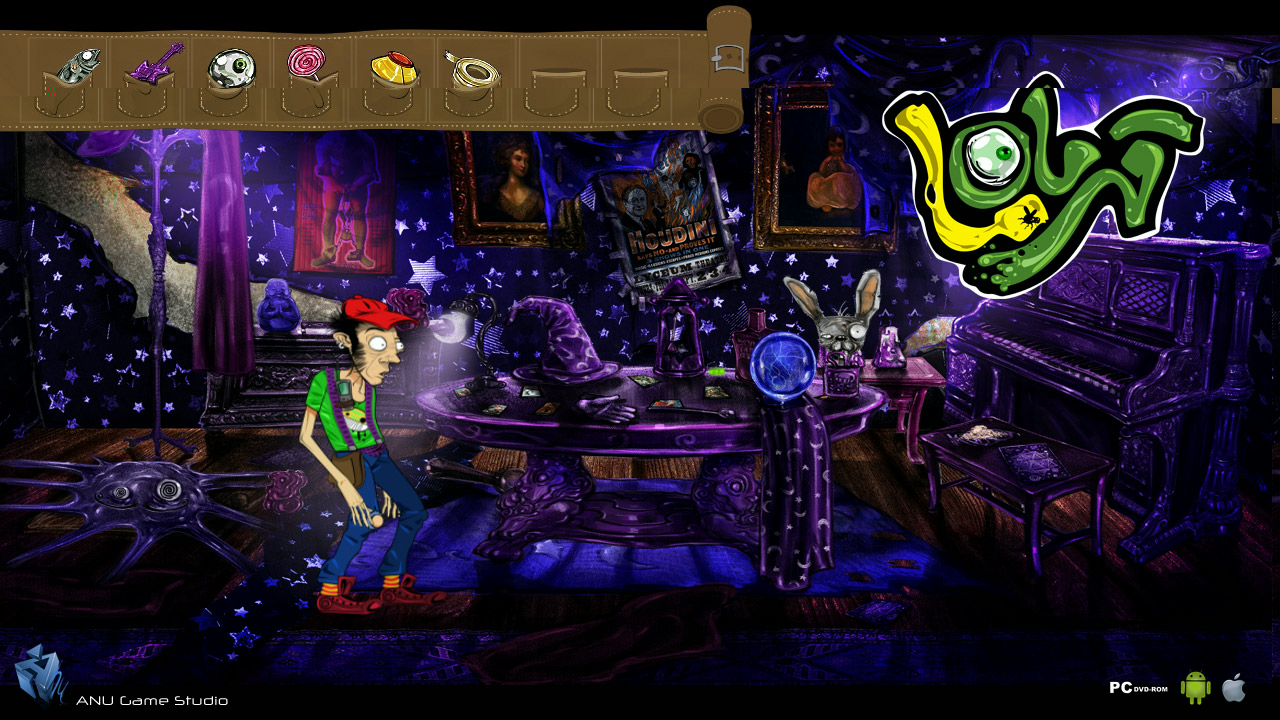Choose the green eyeball inventory item
1280x720 pixels.
point(232,67)
